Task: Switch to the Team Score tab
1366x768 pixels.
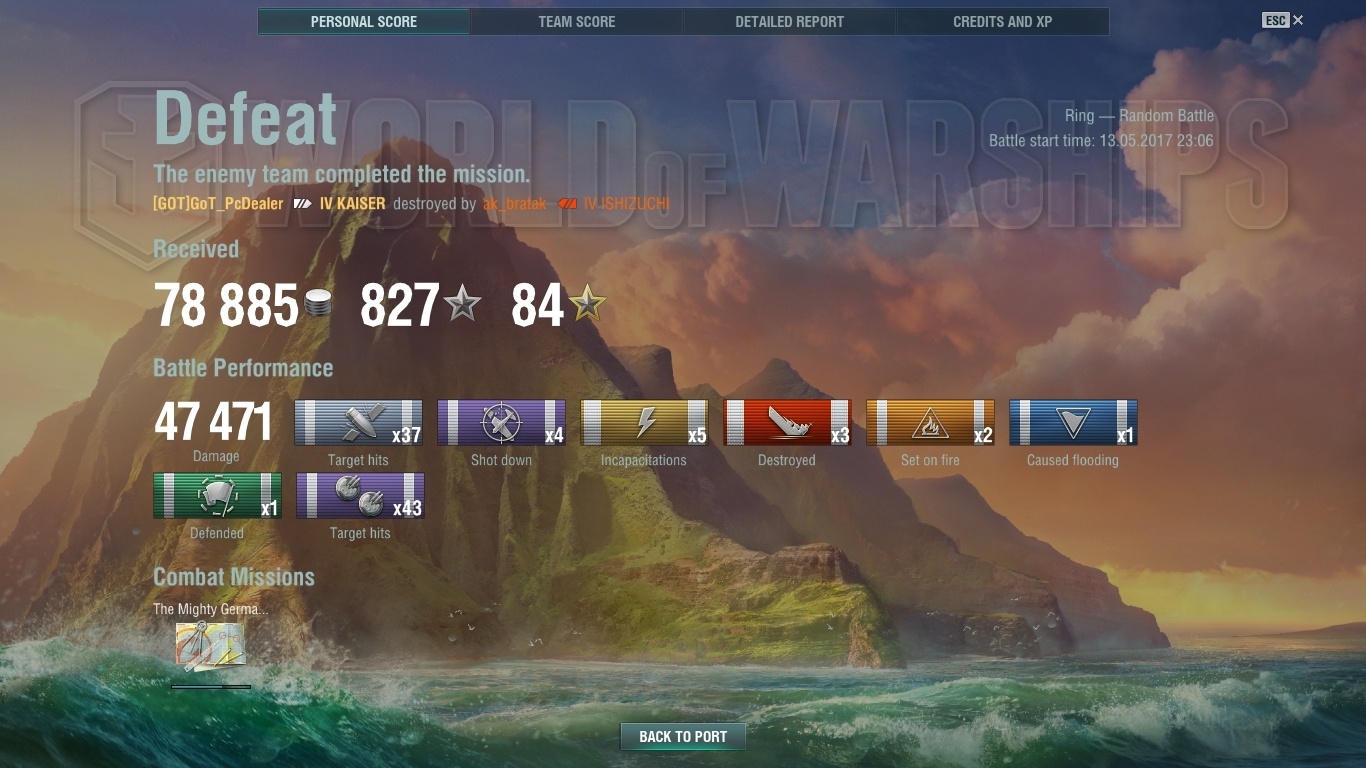Action: pos(576,21)
